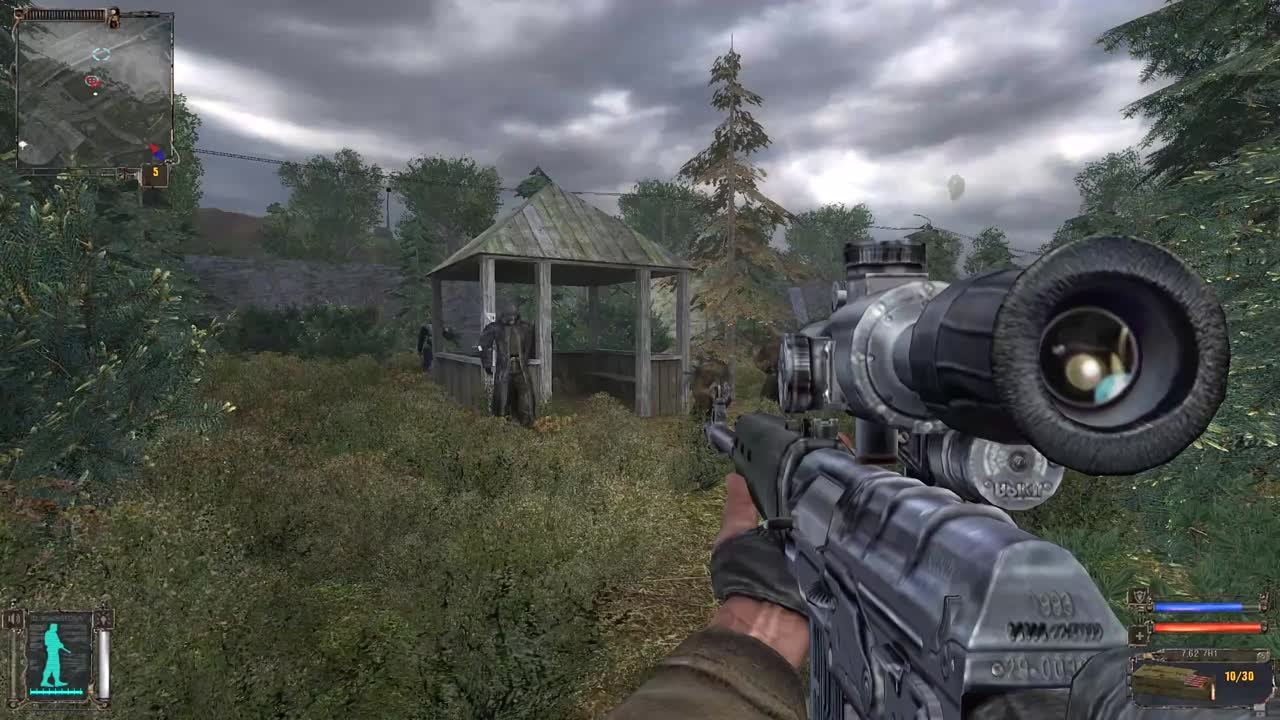Image resolution: width=1280 pixels, height=720 pixels.
Task: Click the 10/30 ammo counter
Action: pos(1239,675)
